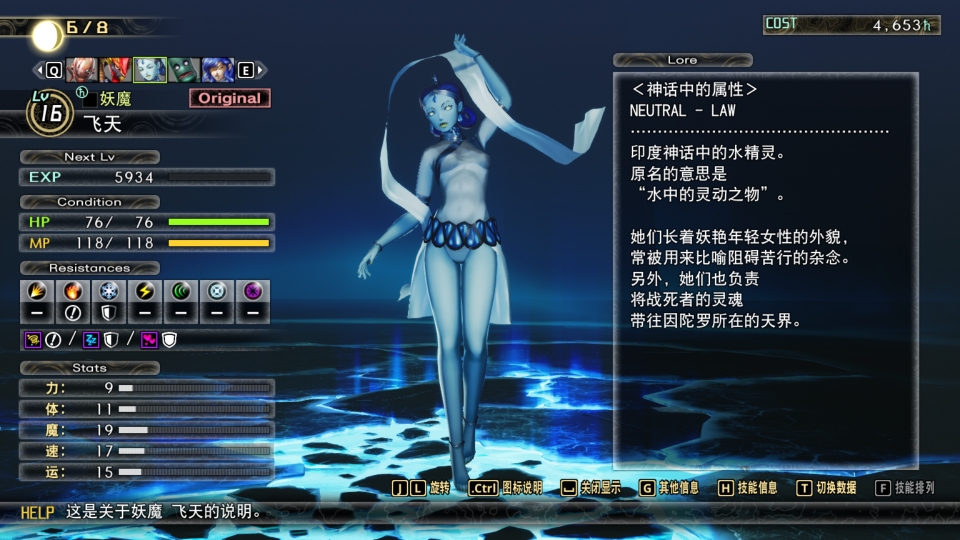Click the left arrow to the previous demon
This screenshot has height=540, width=960.
pyautogui.click(x=40, y=70)
